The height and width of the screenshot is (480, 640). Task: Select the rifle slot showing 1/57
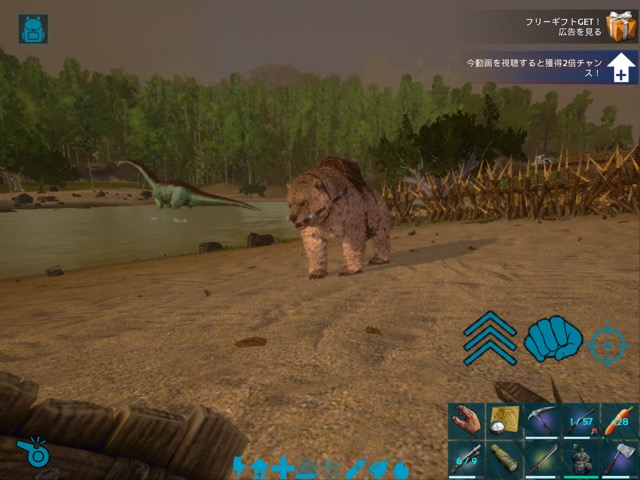[x=580, y=421]
